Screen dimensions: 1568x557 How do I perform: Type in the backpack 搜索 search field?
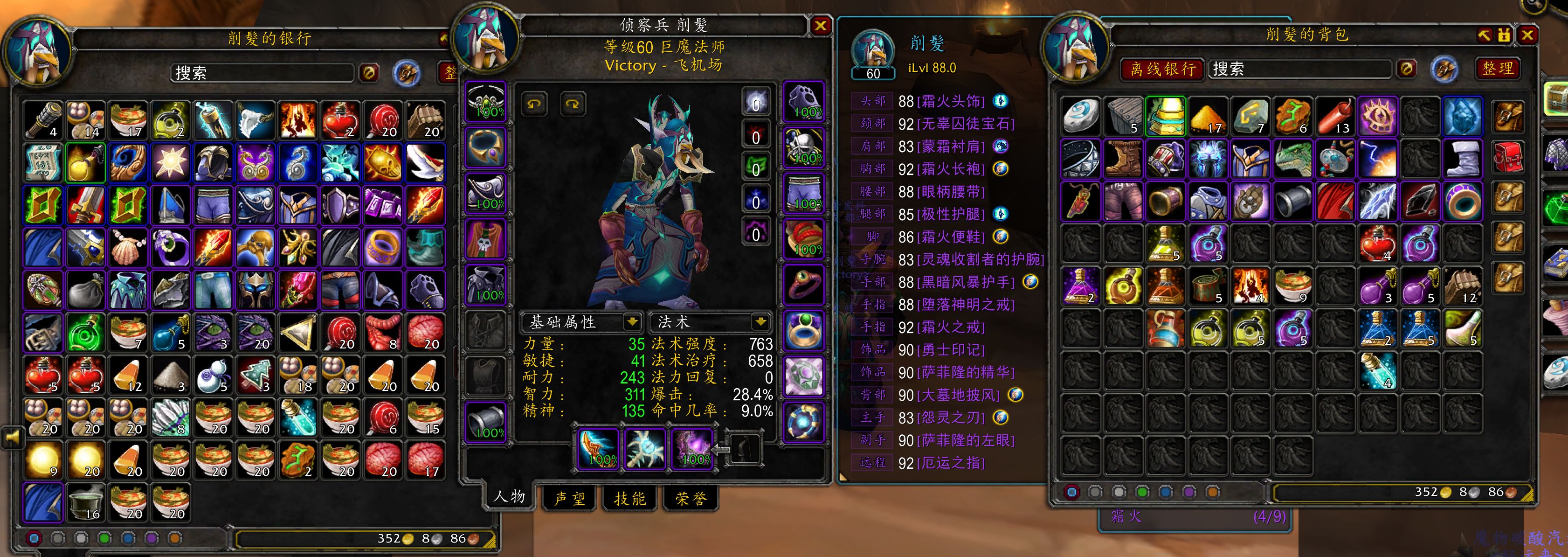[x=1300, y=70]
